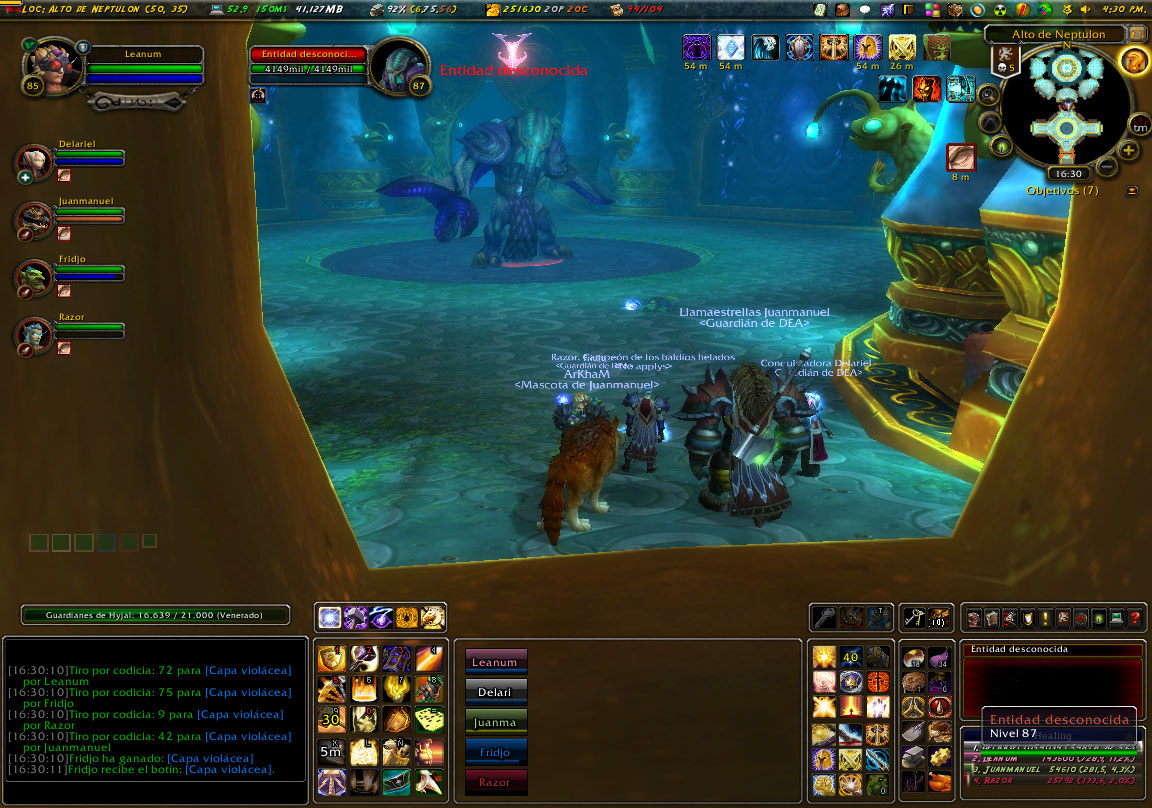Select Leanum's player portrait frame
This screenshot has width=1152, height=808.
point(48,65)
